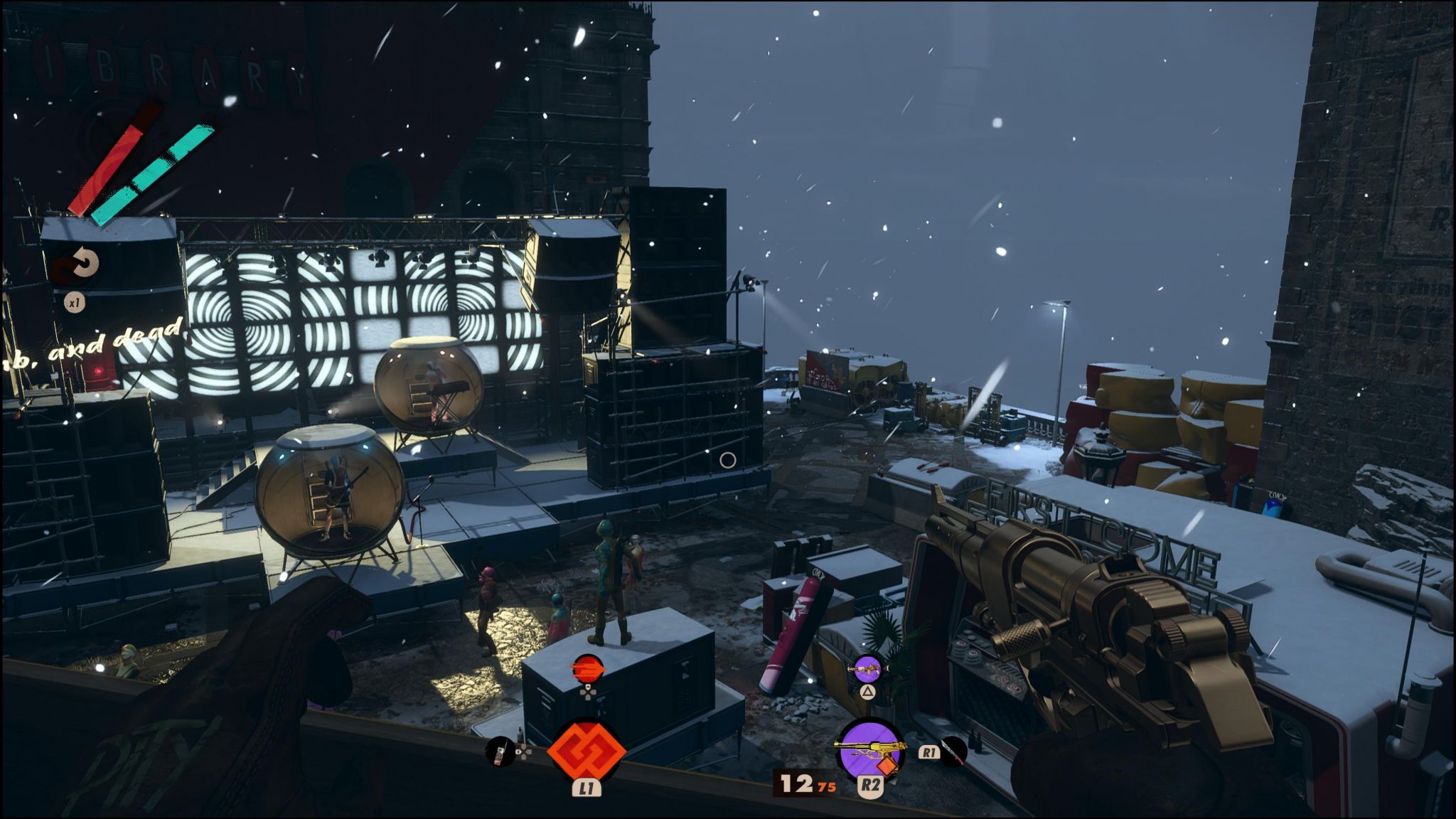1456x819 pixels.
Task: Switch to the red dash slab icon
Action: click(587, 670)
